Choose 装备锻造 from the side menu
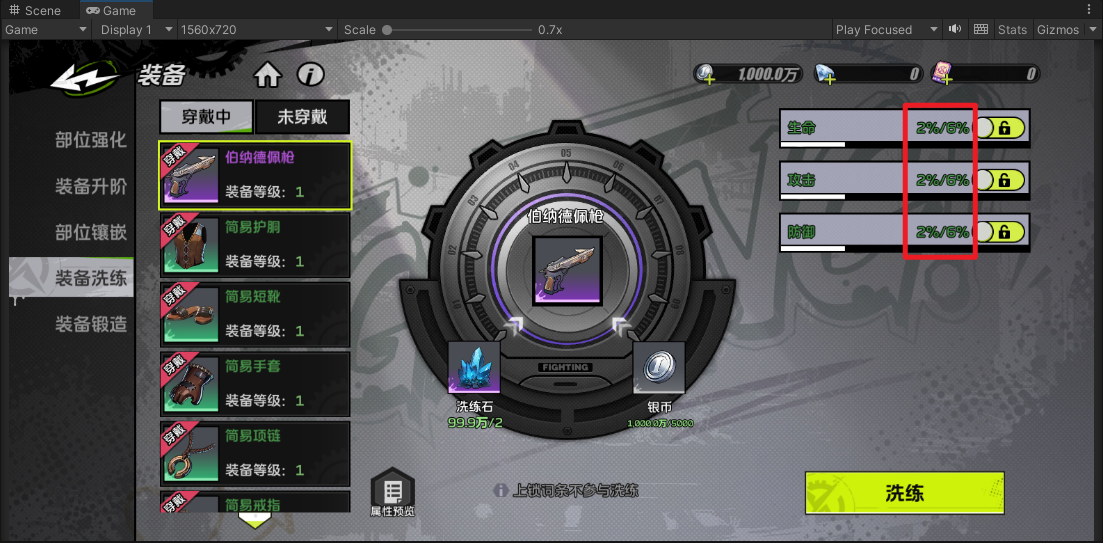The height and width of the screenshot is (543, 1103). [90, 323]
